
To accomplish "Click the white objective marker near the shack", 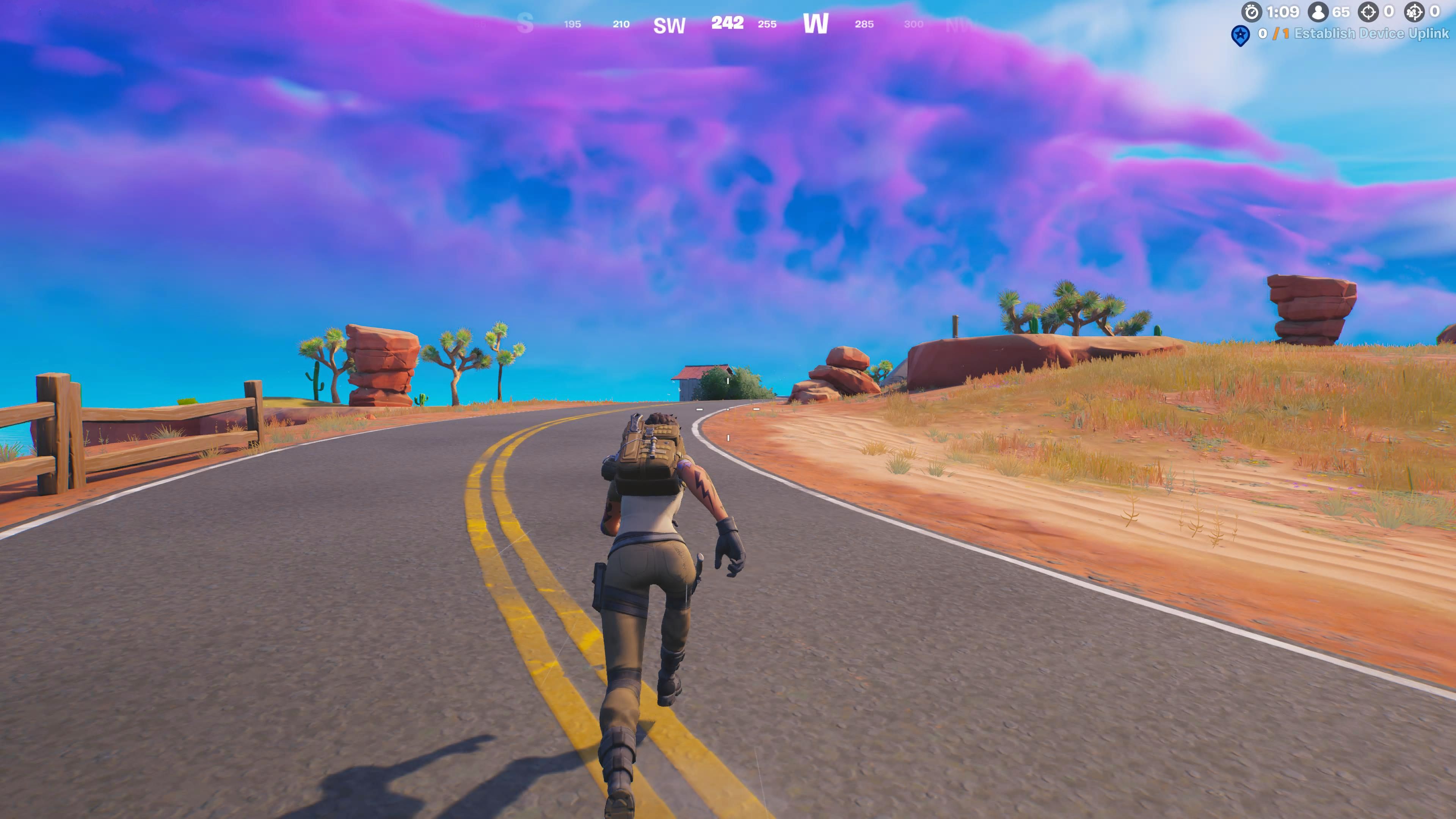I will pos(728,381).
